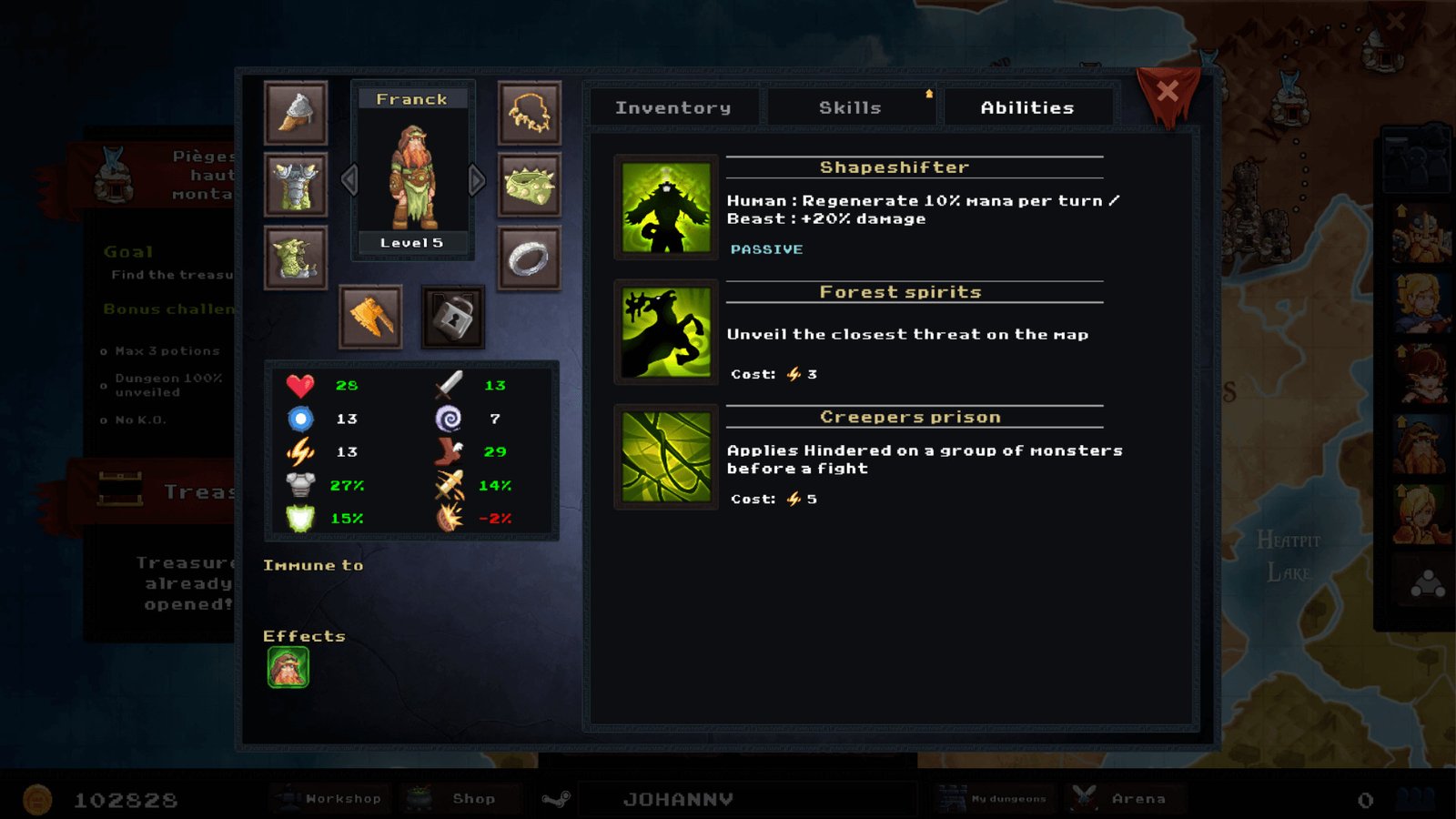Select the spiked belt equipment slot

click(530, 185)
